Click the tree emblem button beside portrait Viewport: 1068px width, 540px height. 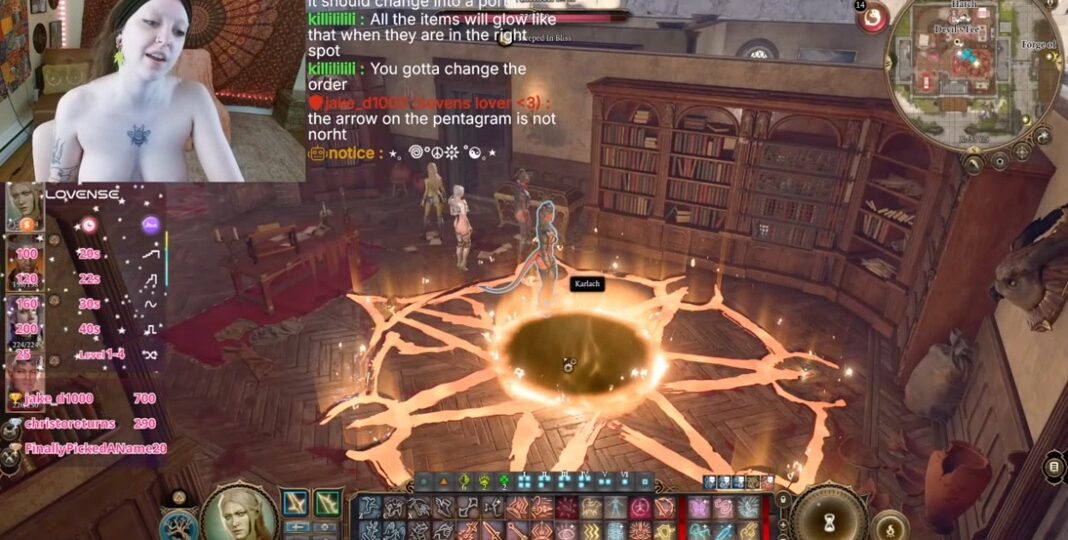click(x=179, y=524)
